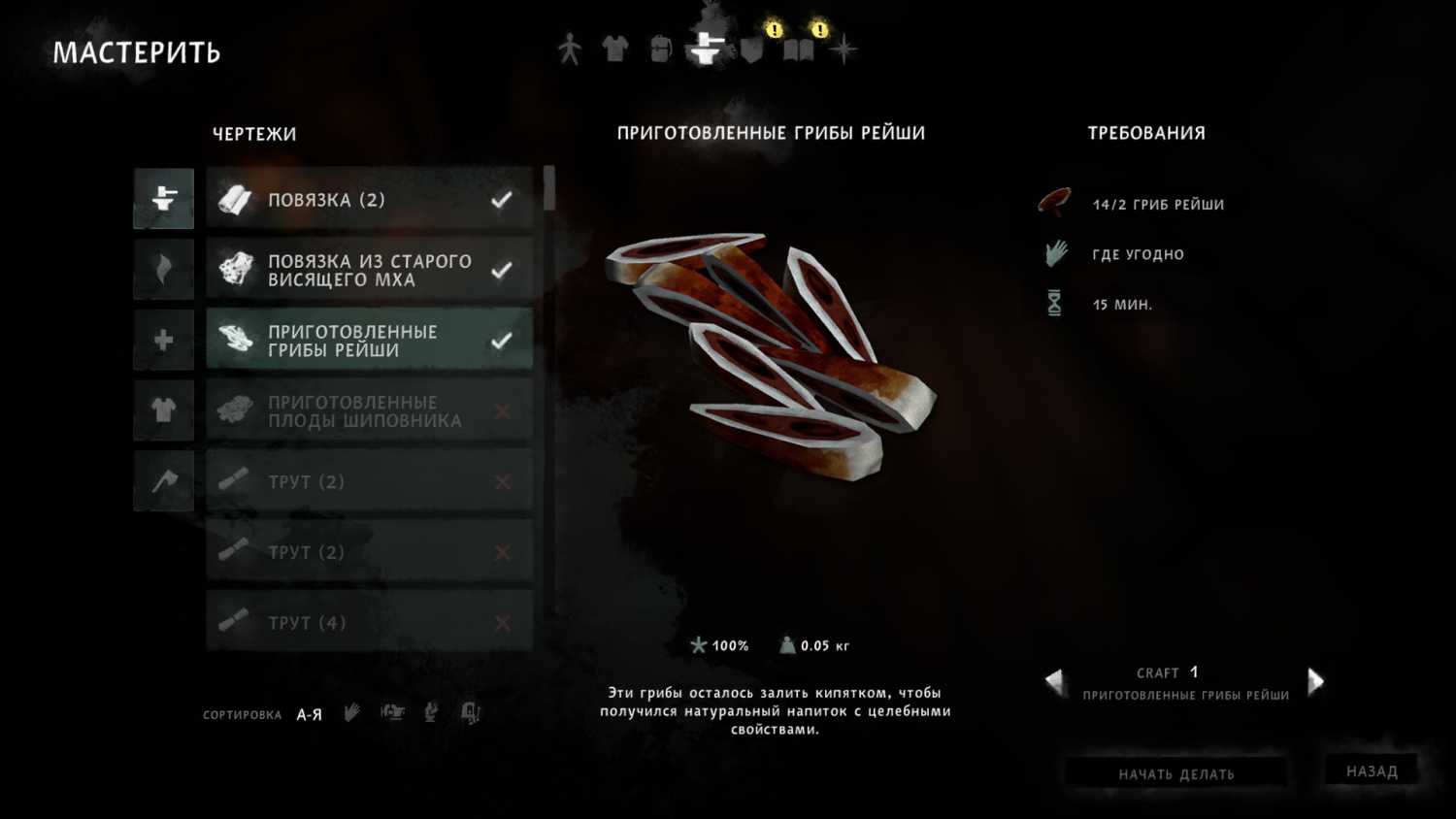The height and width of the screenshot is (819, 1456).
Task: Select the Трут (4) blueprint
Action: pos(369,622)
